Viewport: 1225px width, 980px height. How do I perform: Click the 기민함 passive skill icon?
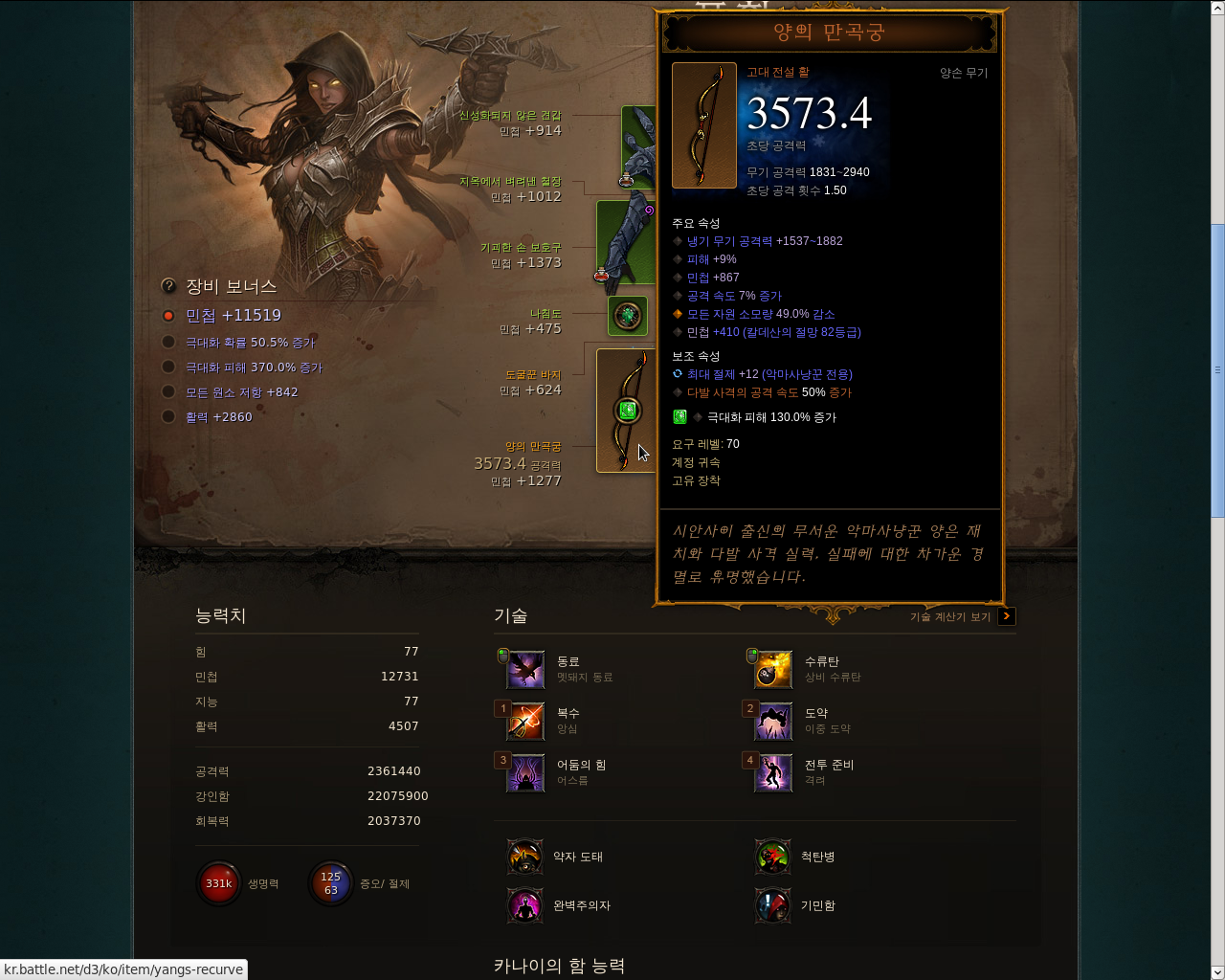click(772, 904)
